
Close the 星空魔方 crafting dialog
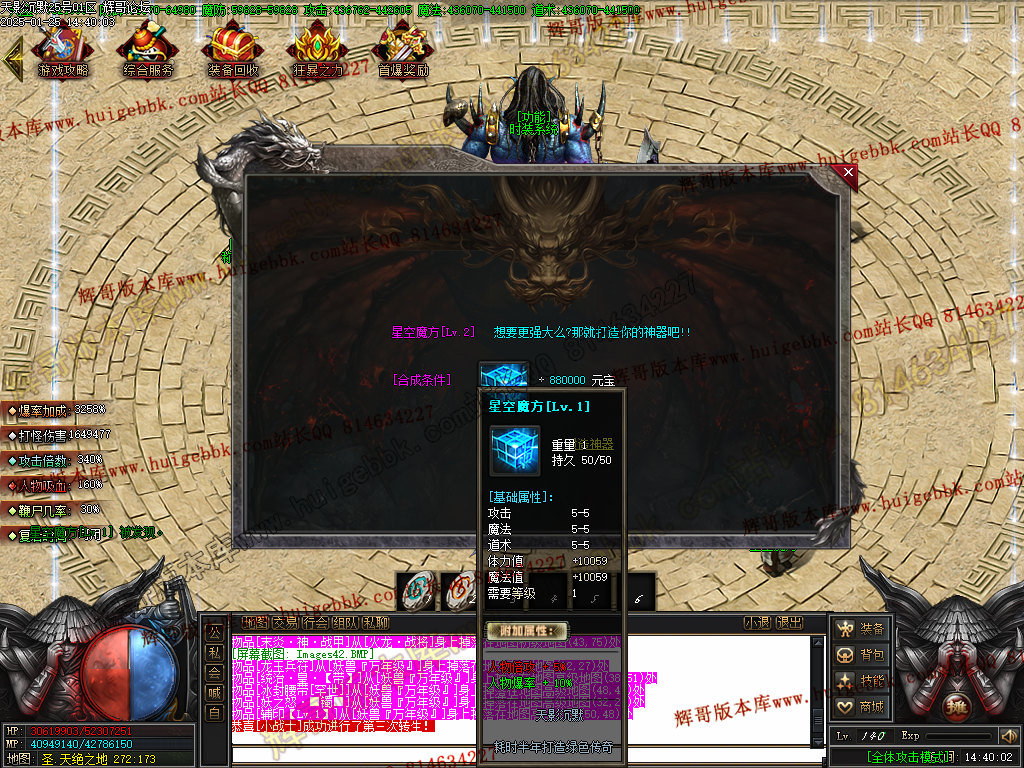click(x=849, y=172)
